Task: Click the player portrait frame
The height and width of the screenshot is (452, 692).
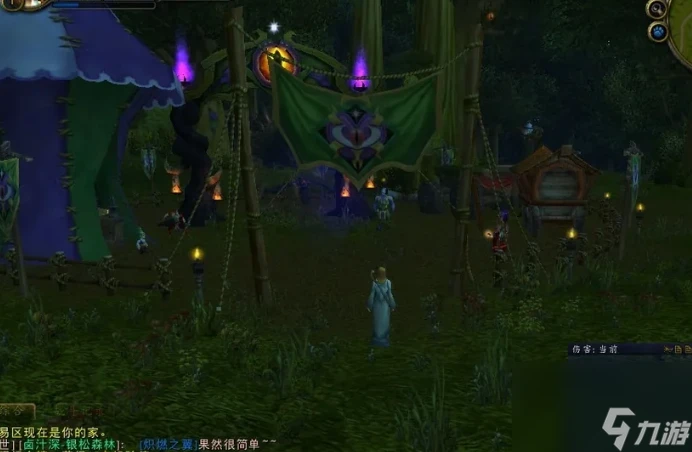Action: 22,4
